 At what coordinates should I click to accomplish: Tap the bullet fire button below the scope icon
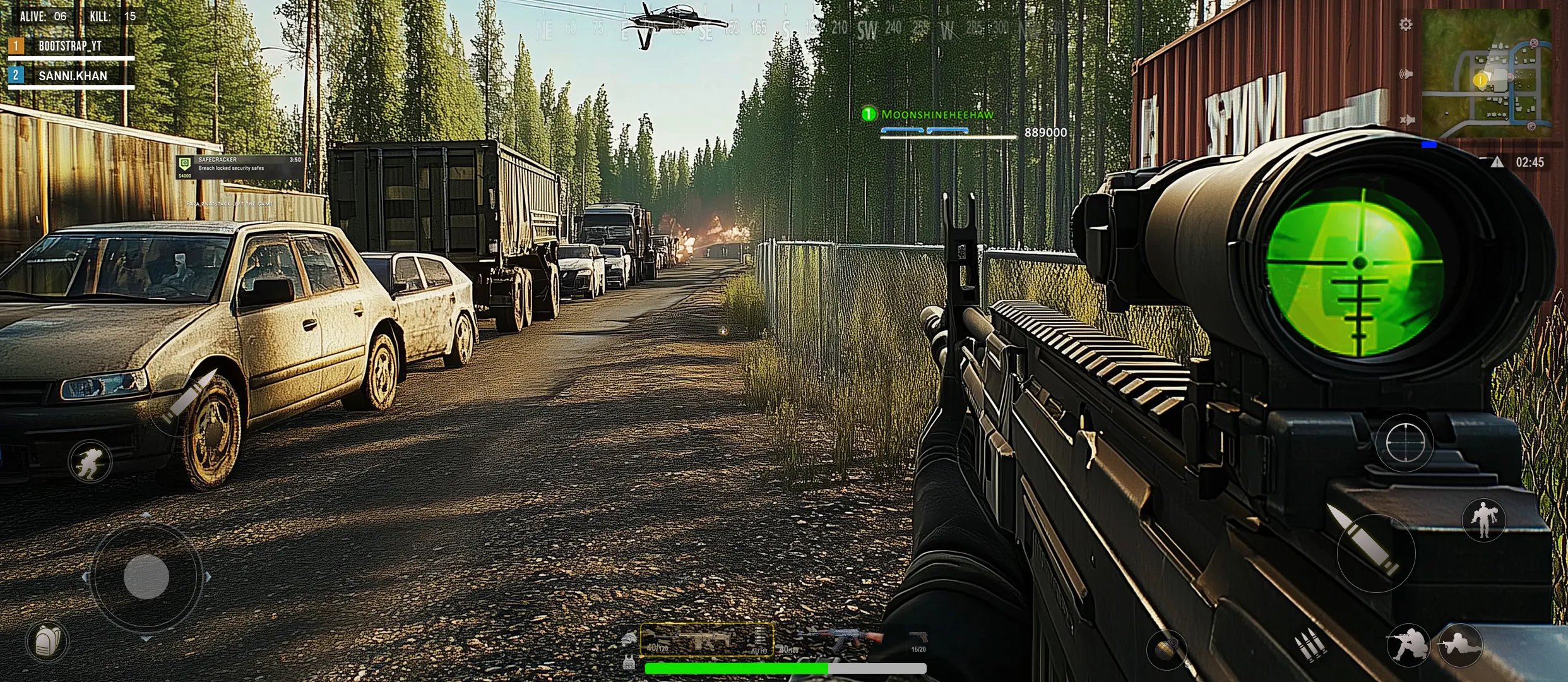(x=1375, y=553)
